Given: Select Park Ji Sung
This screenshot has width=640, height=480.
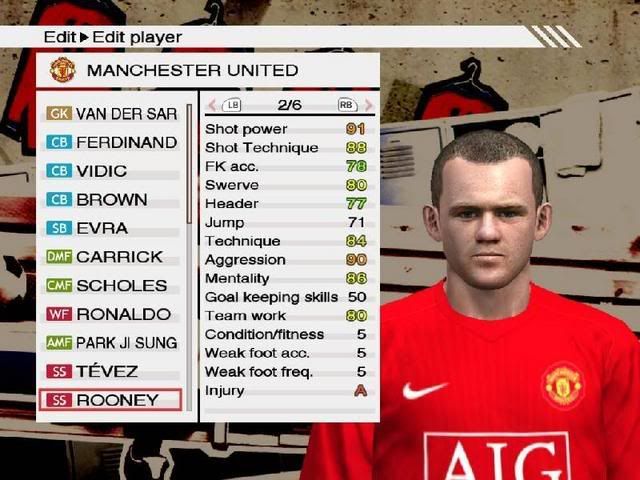Looking at the screenshot, I should coord(111,342).
